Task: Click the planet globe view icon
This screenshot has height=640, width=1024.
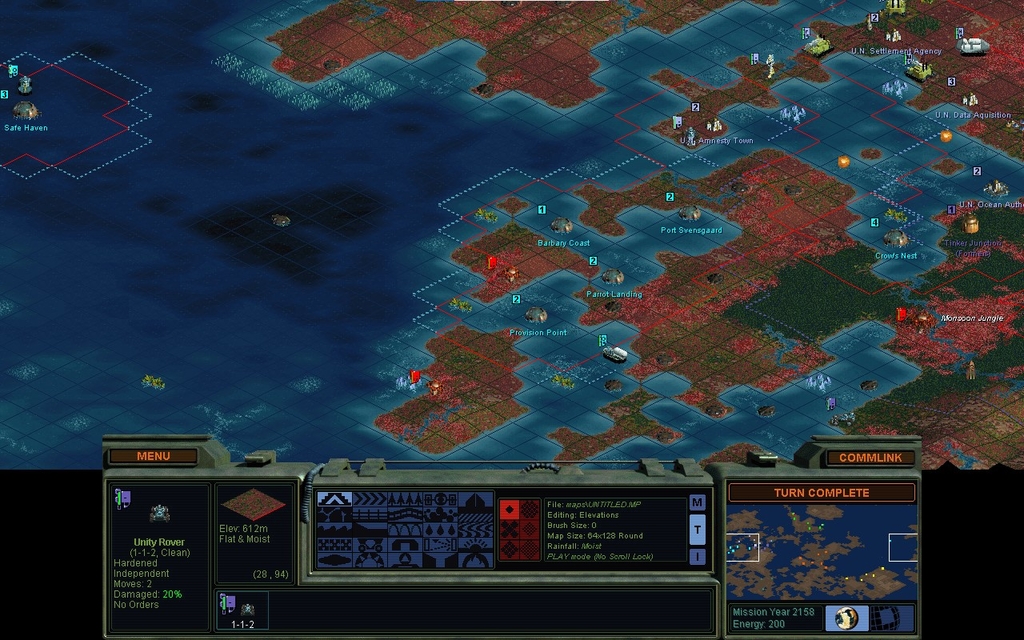Action: click(x=847, y=617)
